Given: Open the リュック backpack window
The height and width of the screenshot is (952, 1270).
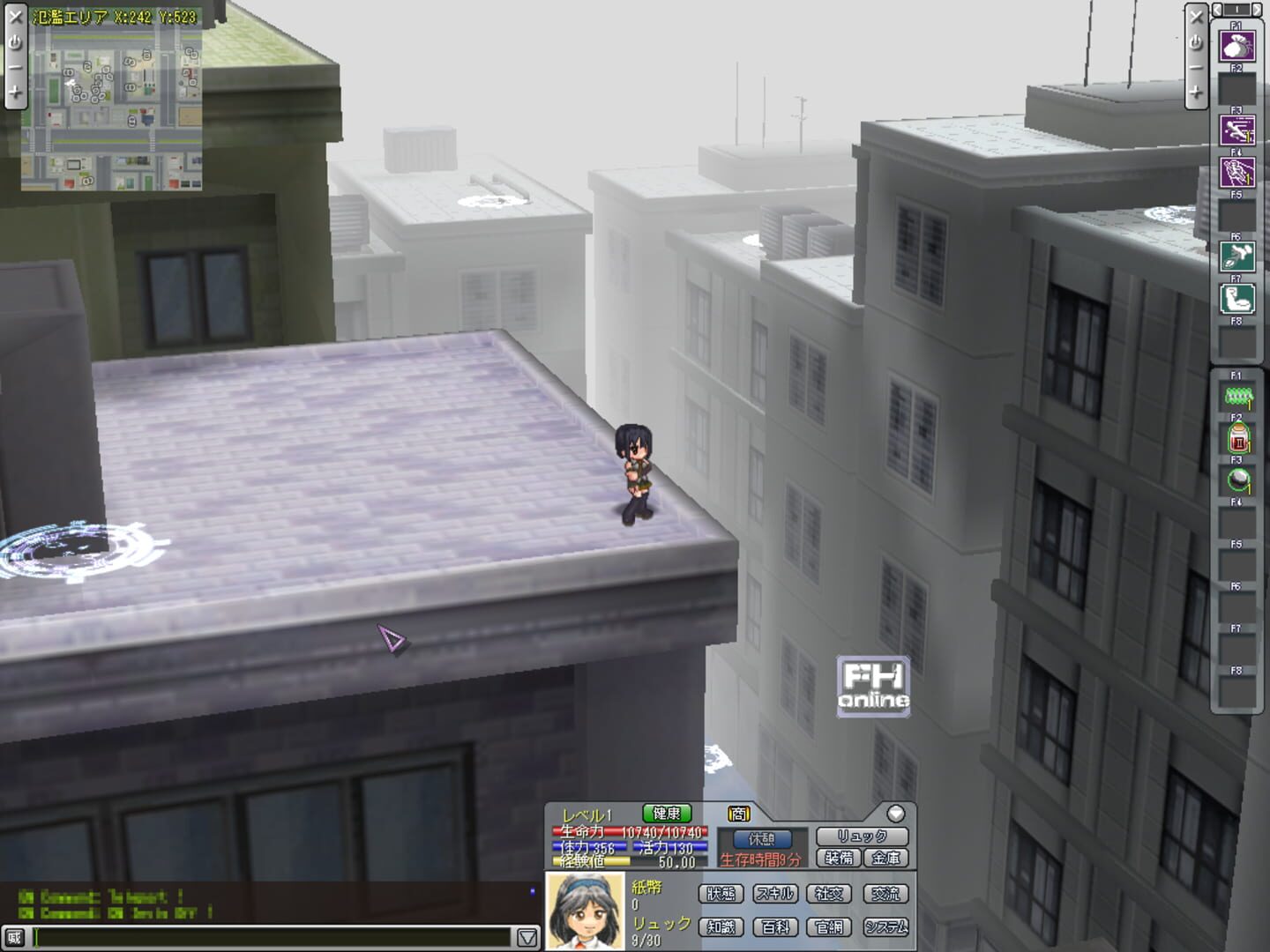Looking at the screenshot, I should pos(862,835).
